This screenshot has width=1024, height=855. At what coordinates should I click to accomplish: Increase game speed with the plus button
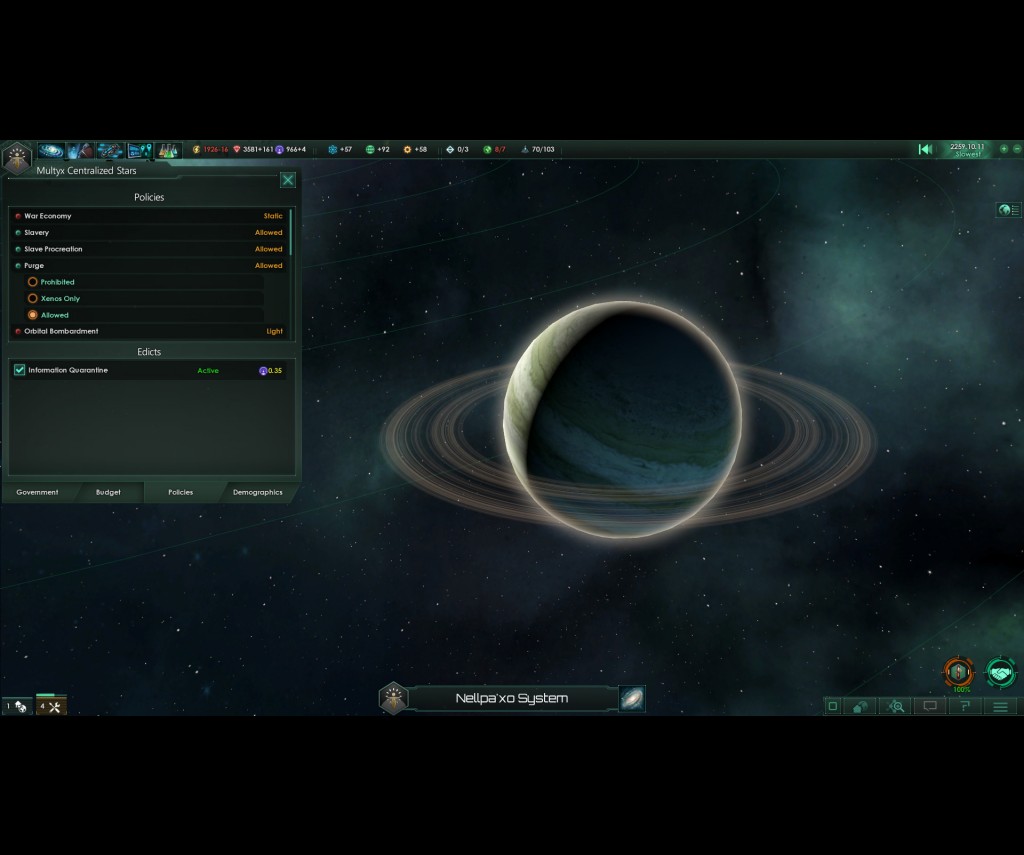pos(1004,149)
